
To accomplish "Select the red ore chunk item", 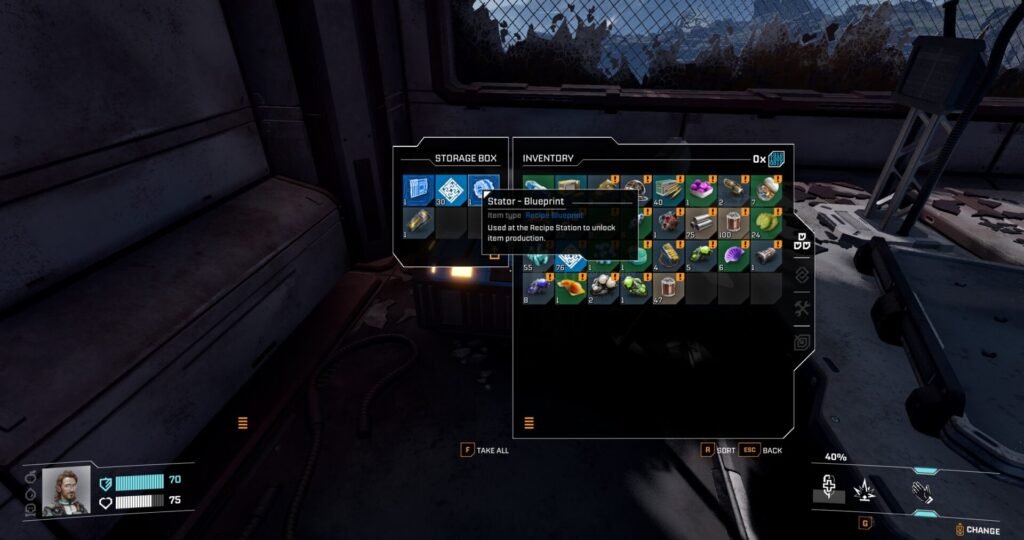I will click(667, 222).
